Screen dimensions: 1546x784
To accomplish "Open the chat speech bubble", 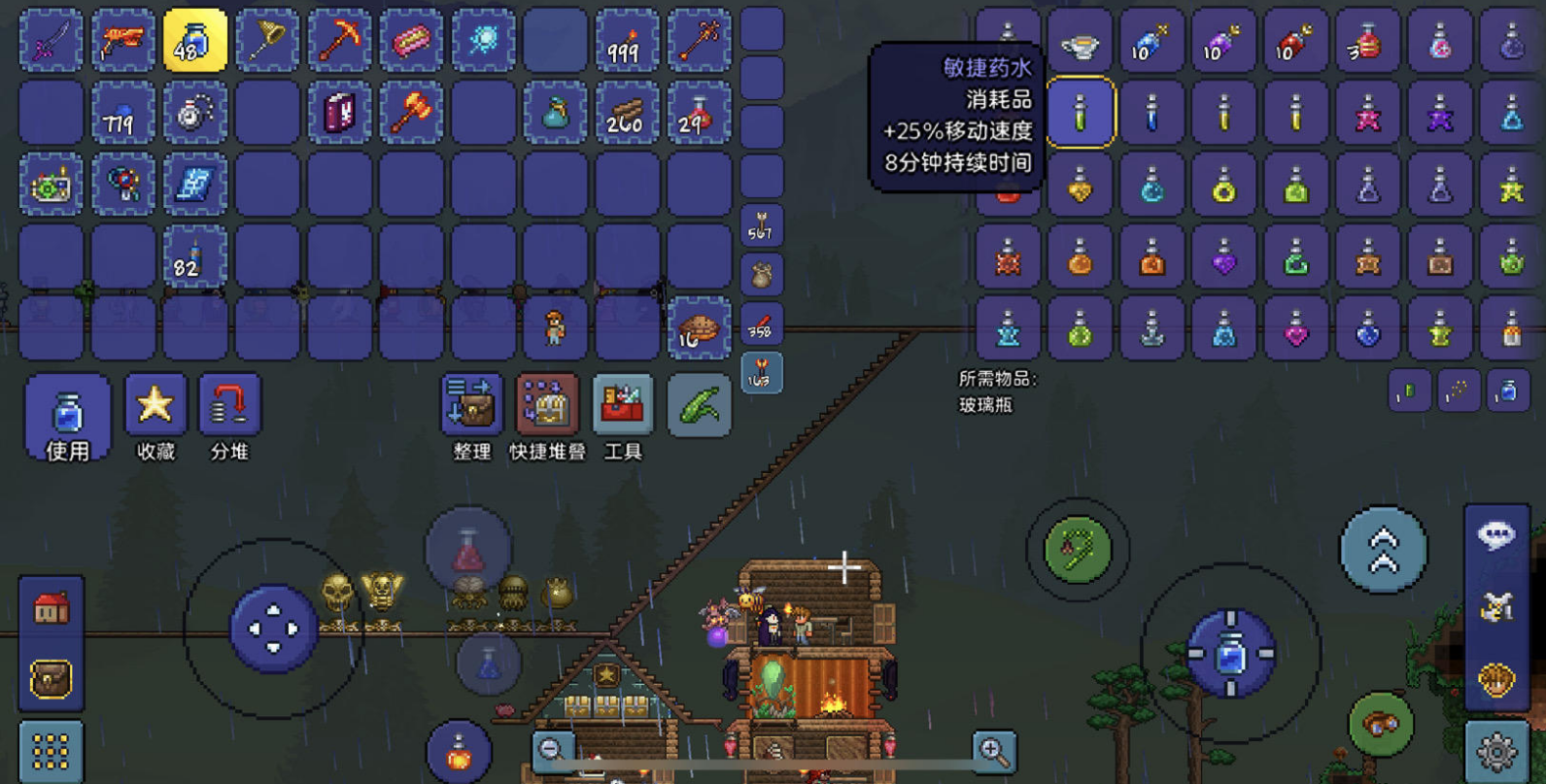I will pos(1496,535).
